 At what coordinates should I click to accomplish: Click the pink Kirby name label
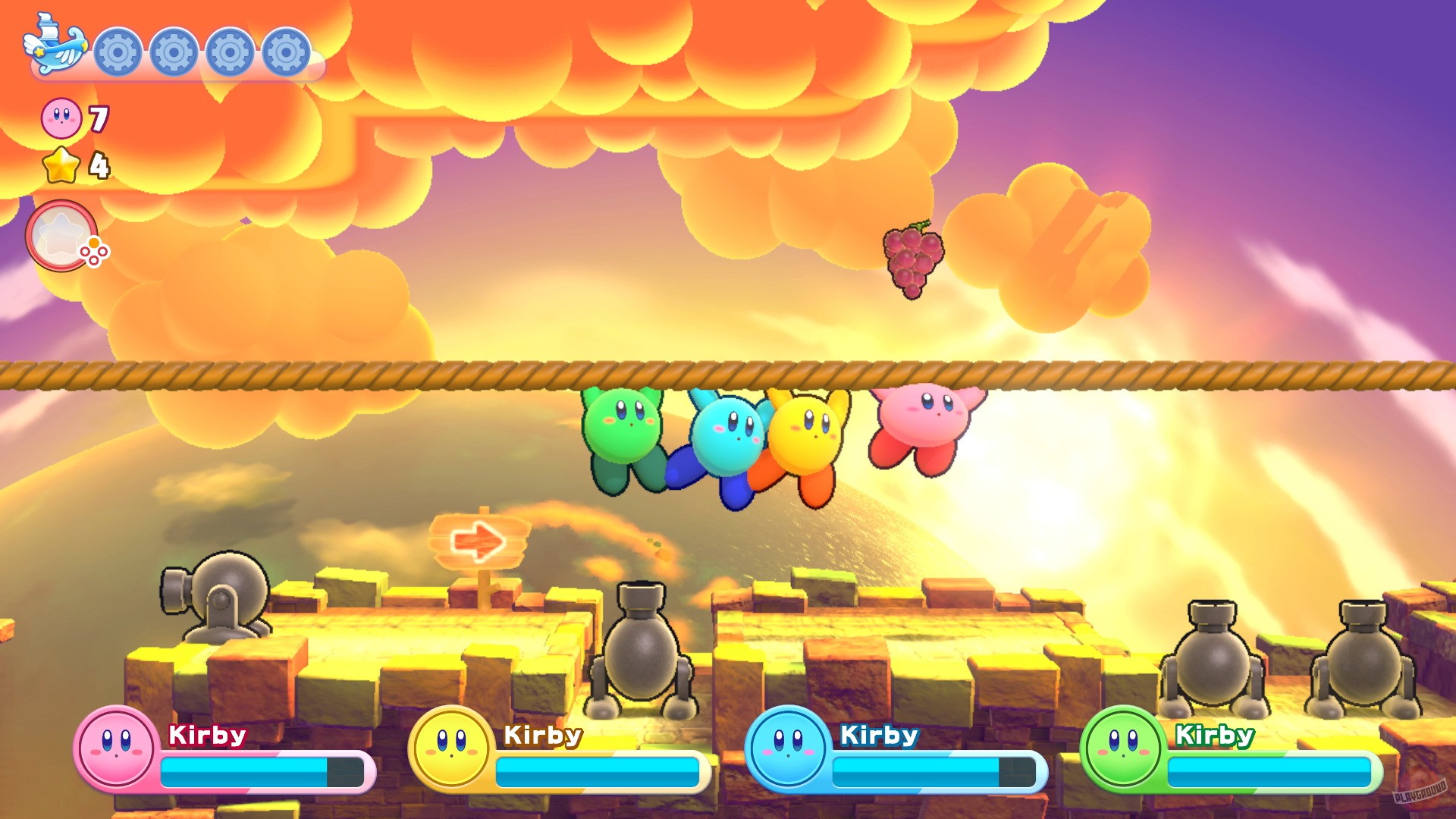tap(206, 736)
